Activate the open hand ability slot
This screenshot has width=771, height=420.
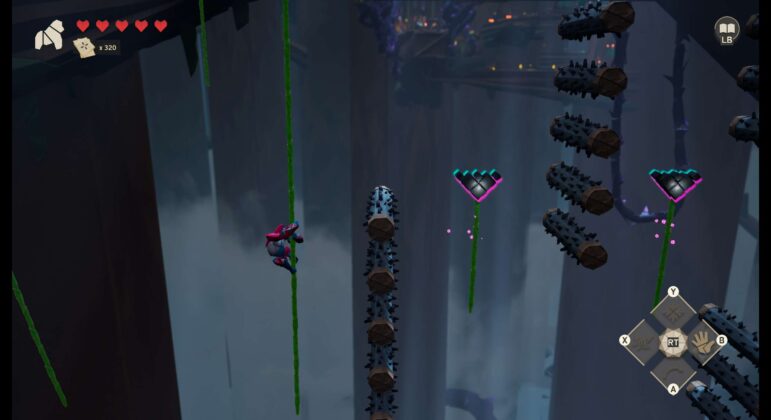point(704,341)
